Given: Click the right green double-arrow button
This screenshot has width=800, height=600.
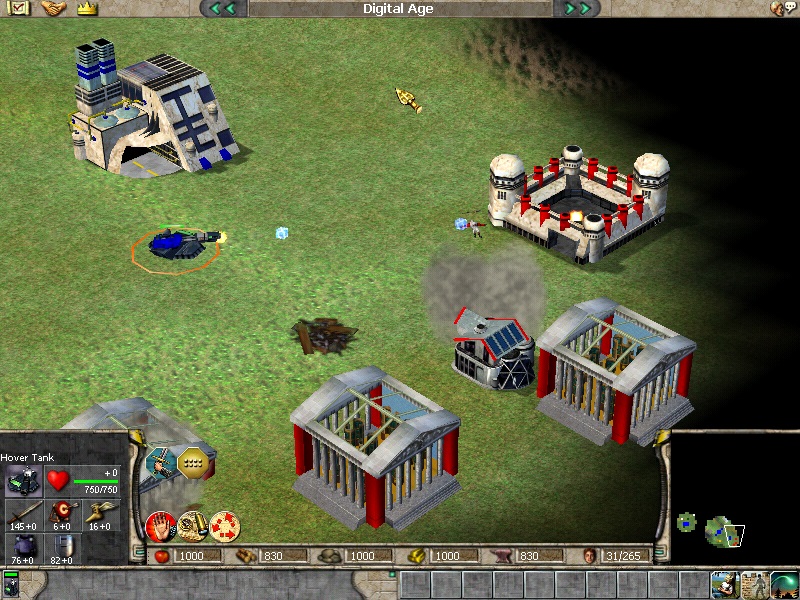Looking at the screenshot, I should [576, 9].
